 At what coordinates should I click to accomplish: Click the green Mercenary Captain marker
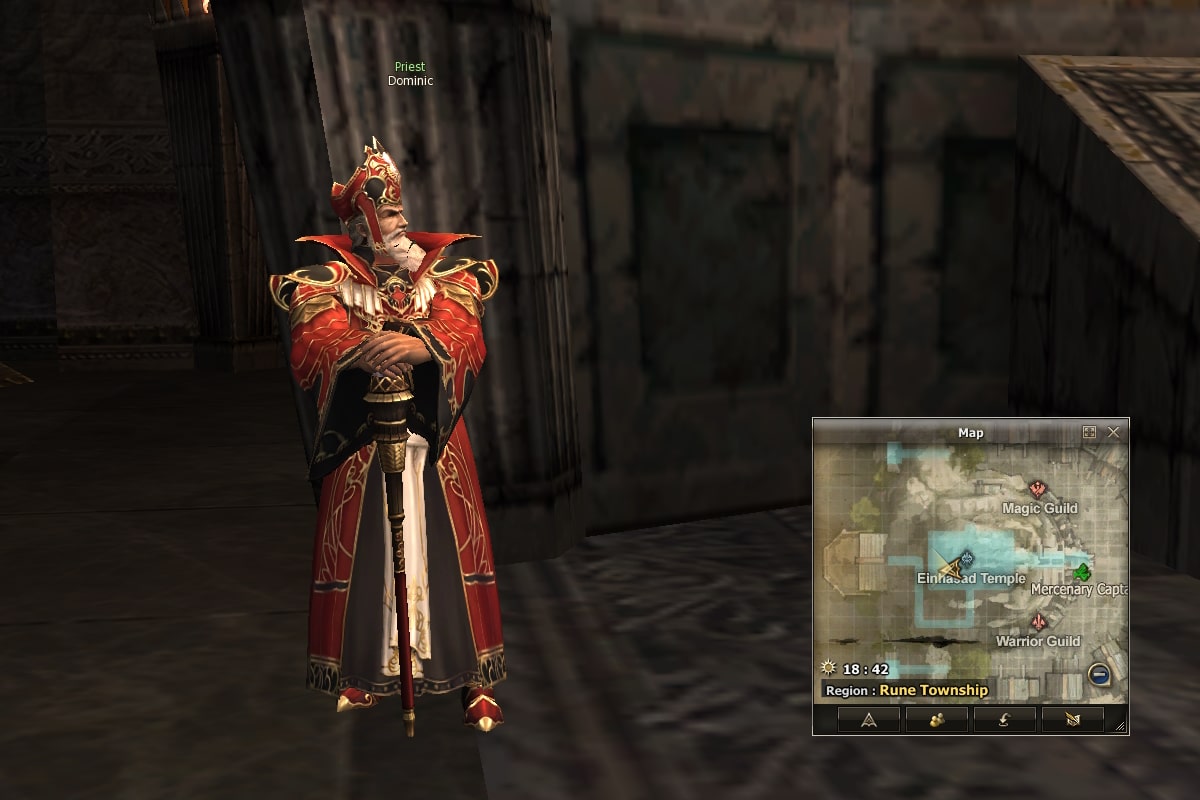tap(1081, 573)
